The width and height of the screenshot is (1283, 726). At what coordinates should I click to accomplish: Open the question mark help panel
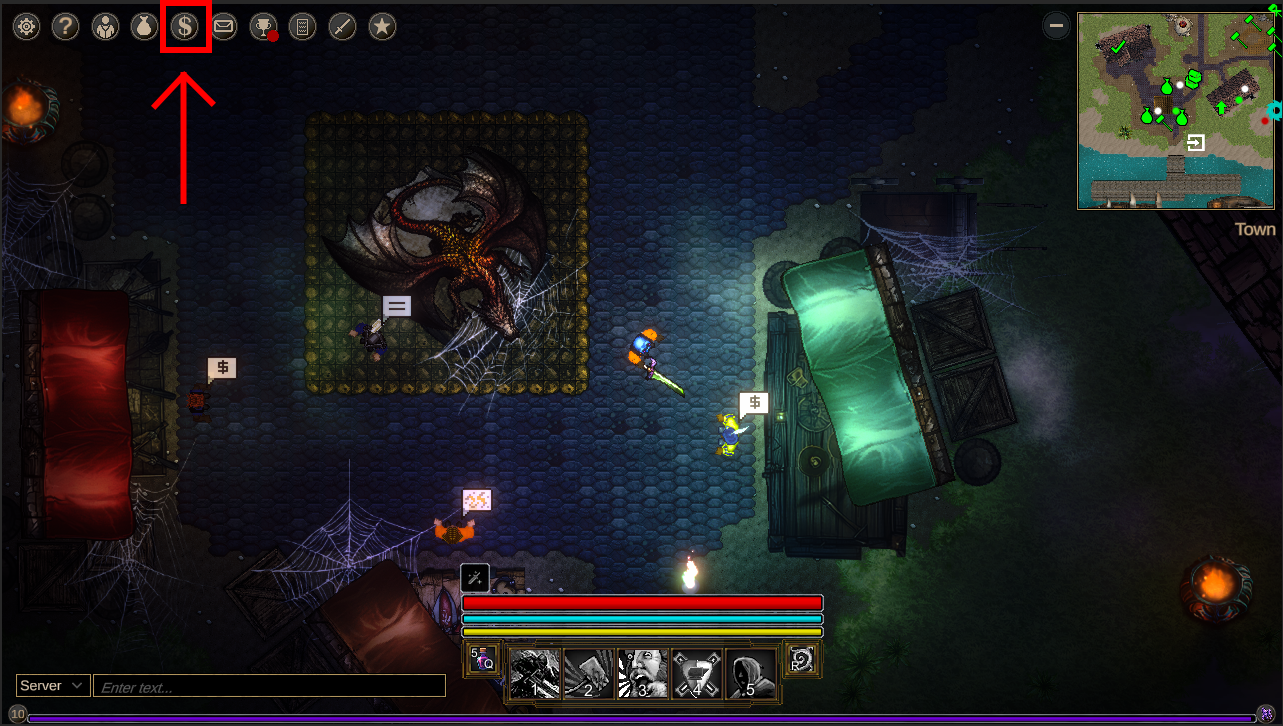(x=65, y=27)
